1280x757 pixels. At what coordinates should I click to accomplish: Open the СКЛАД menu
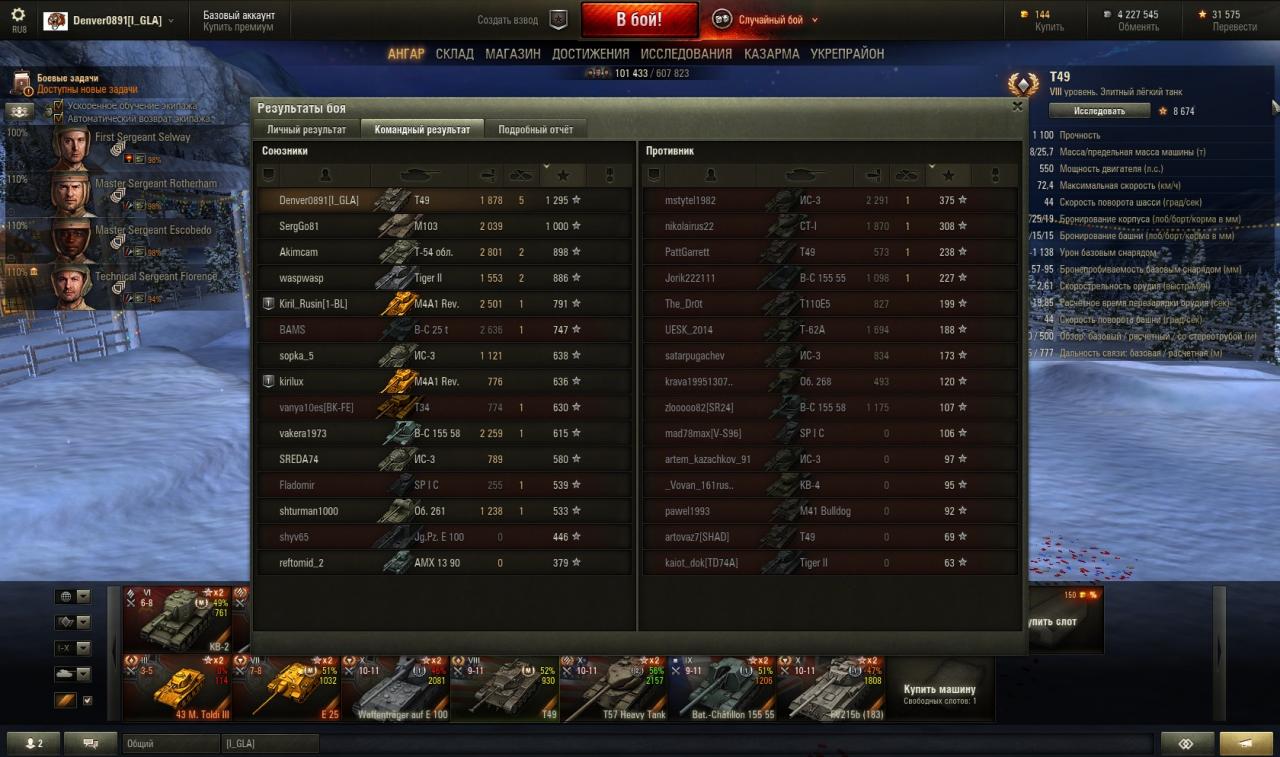point(454,54)
